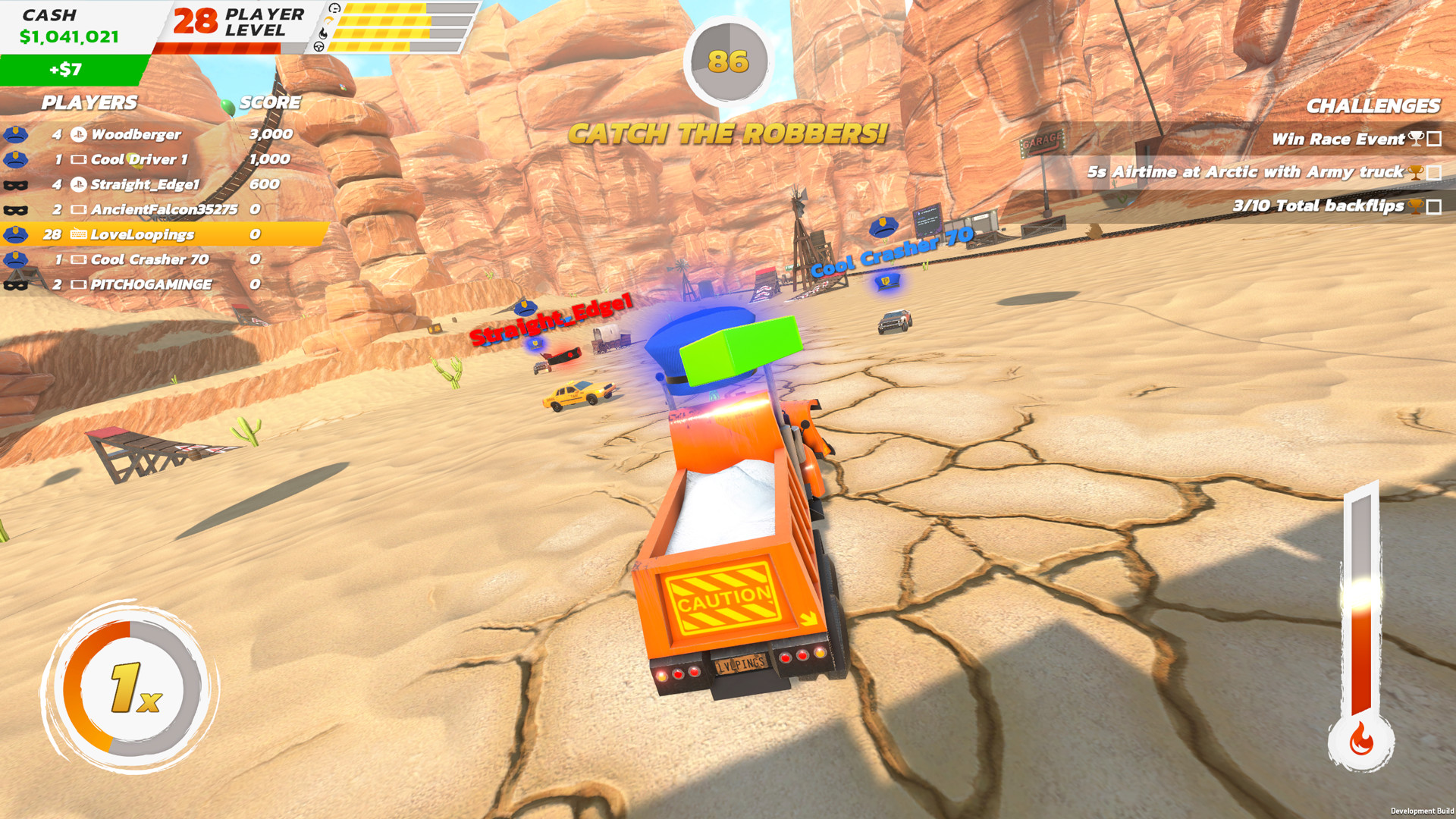Expand the SCORE column header
The image size is (1456, 819).
pyautogui.click(x=269, y=103)
